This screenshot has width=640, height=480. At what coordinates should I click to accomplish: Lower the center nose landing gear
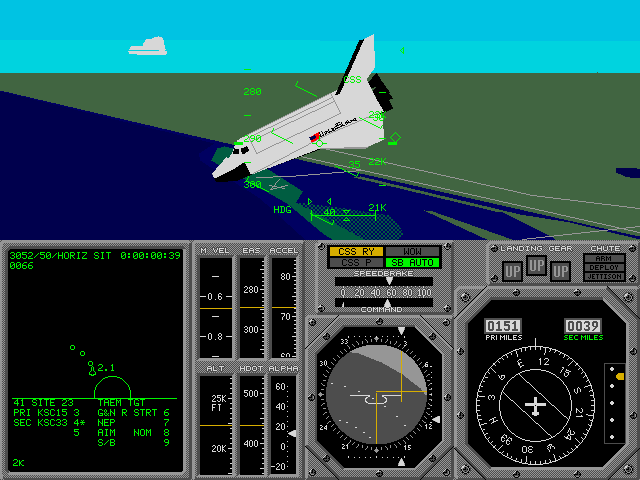click(x=536, y=266)
